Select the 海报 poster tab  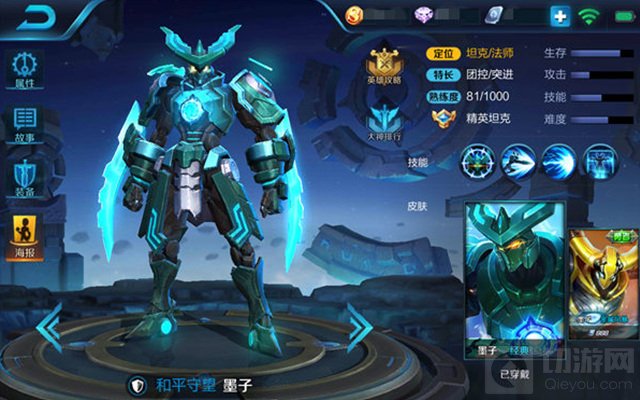(x=25, y=233)
